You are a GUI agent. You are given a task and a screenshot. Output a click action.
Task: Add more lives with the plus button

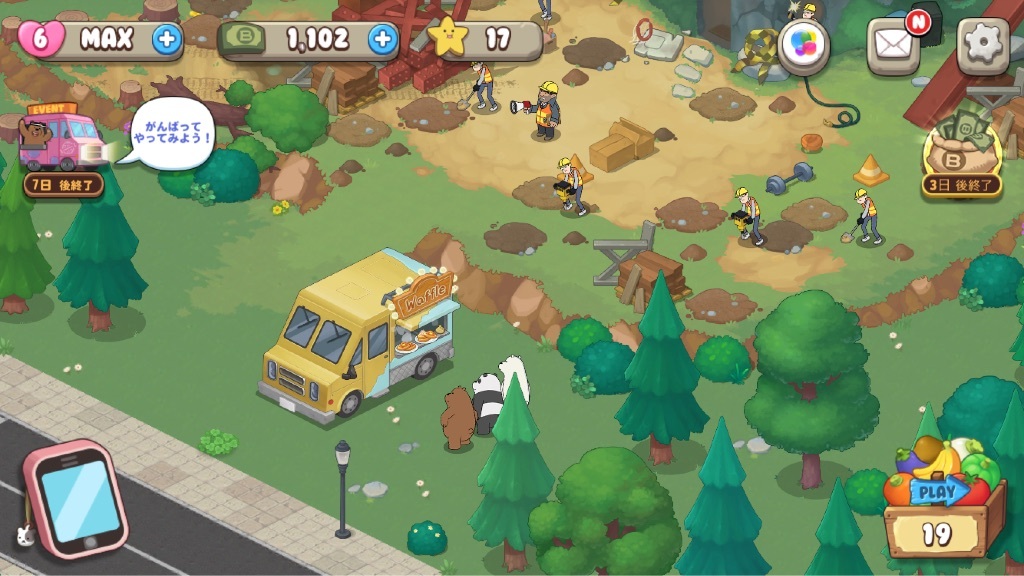(x=167, y=40)
